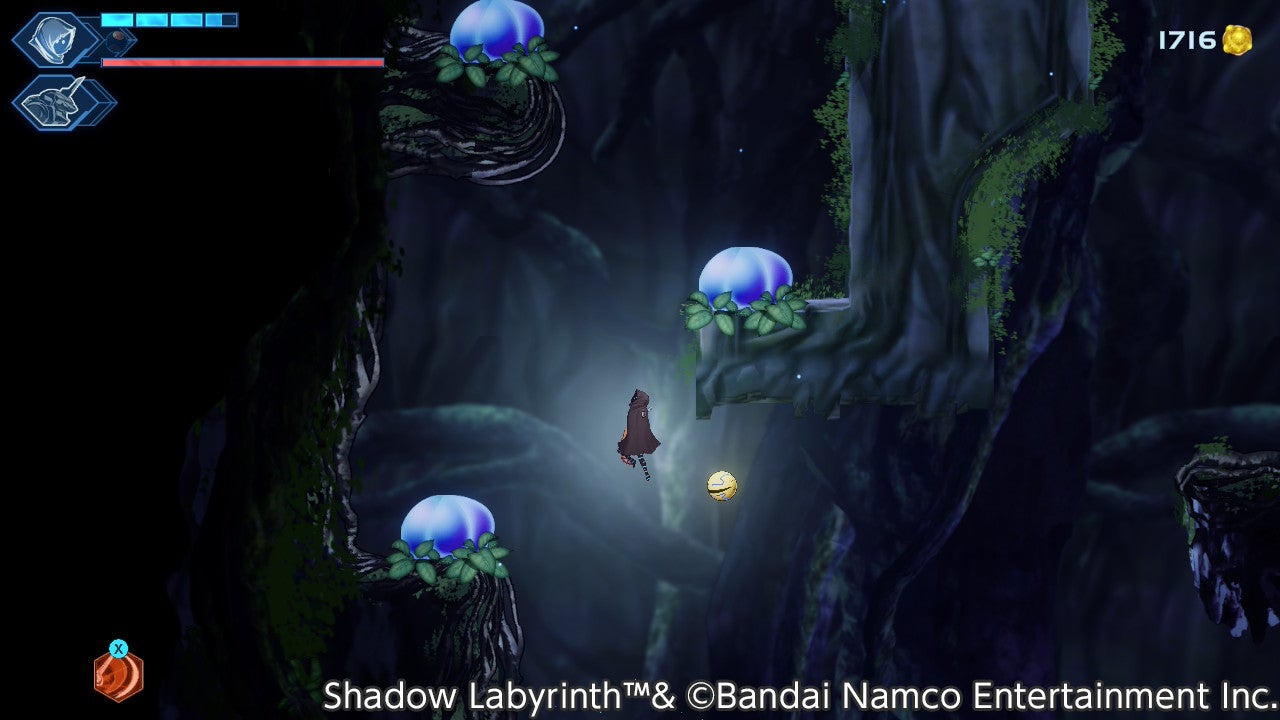The width and height of the screenshot is (1280, 720).
Task: Click the red health bar
Action: [240, 61]
